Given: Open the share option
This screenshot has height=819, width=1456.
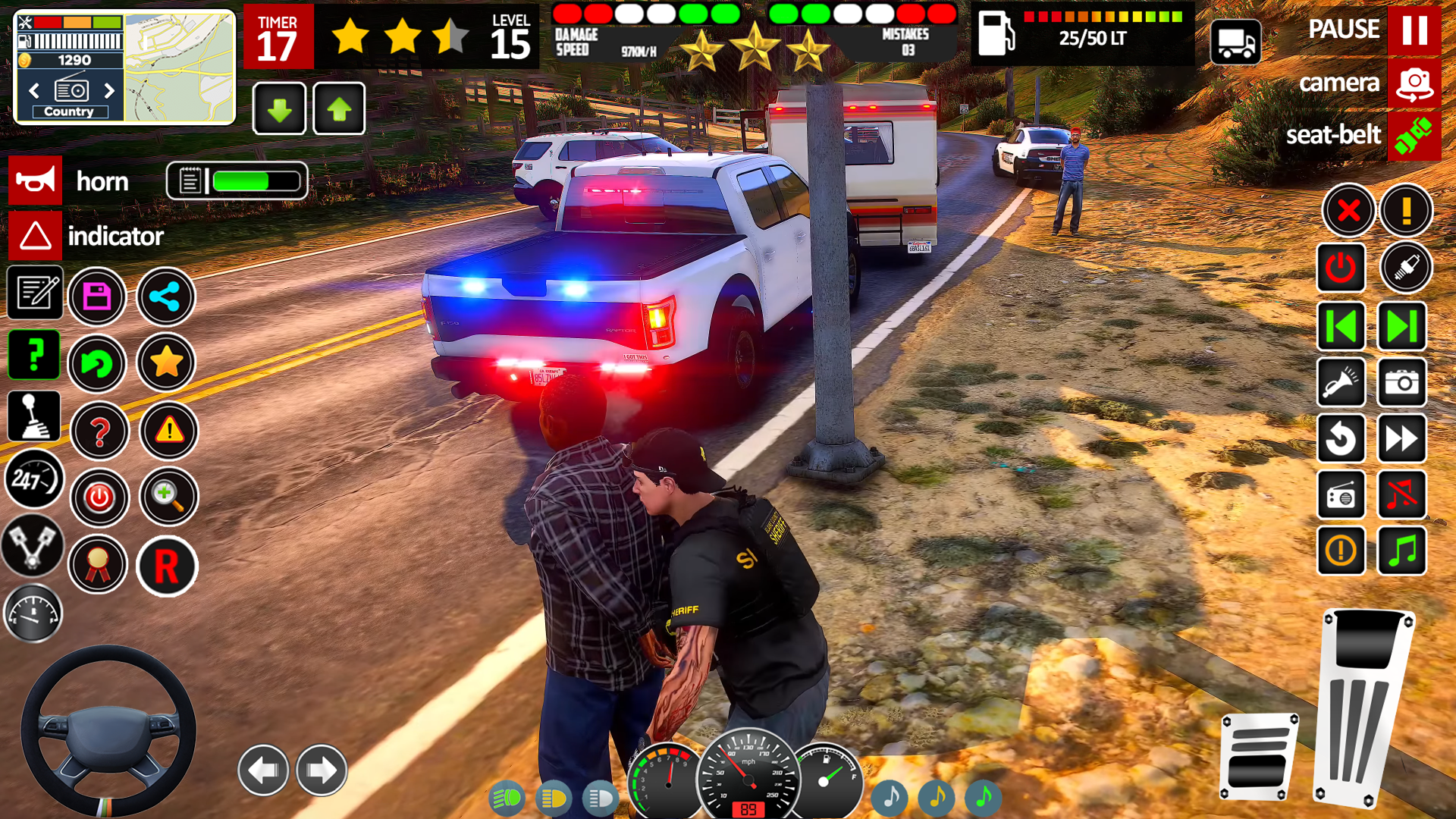Looking at the screenshot, I should 165,297.
